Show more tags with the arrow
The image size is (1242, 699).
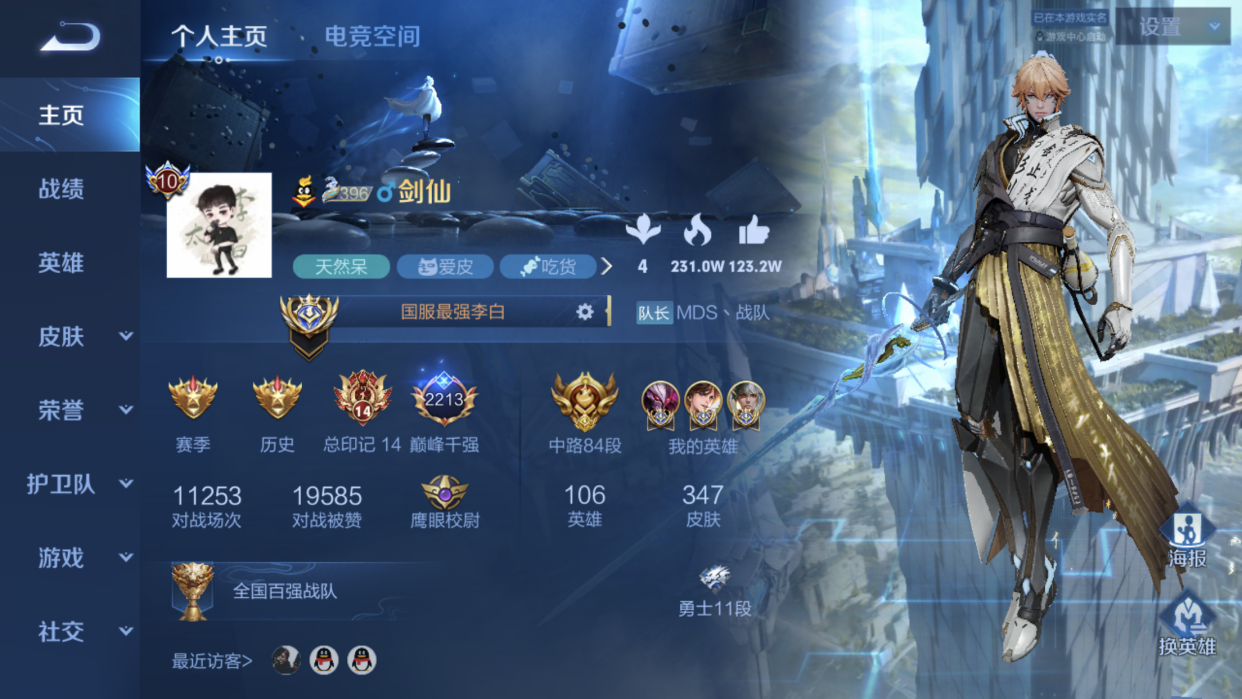(x=606, y=266)
